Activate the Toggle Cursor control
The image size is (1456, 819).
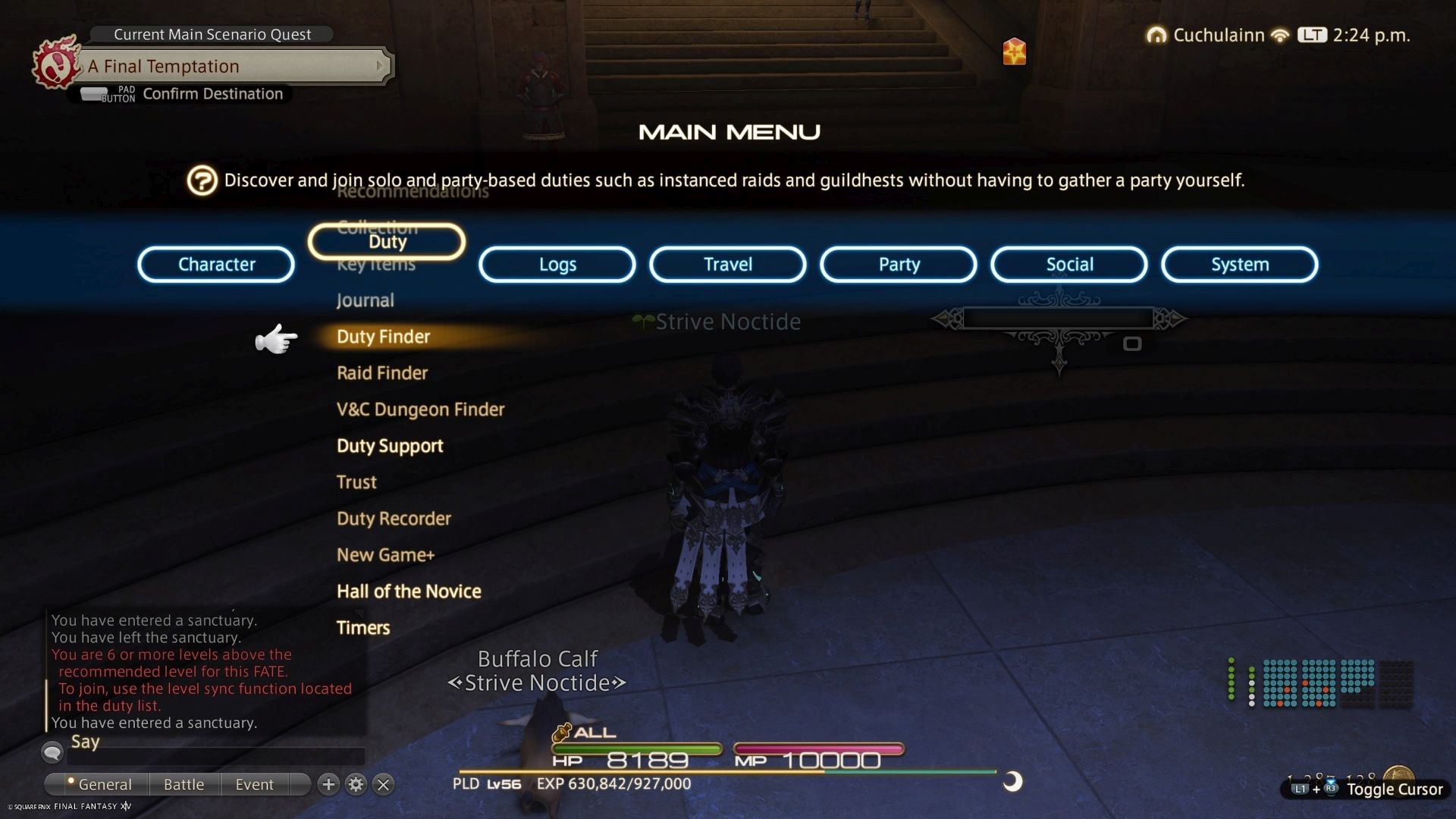[1394, 789]
